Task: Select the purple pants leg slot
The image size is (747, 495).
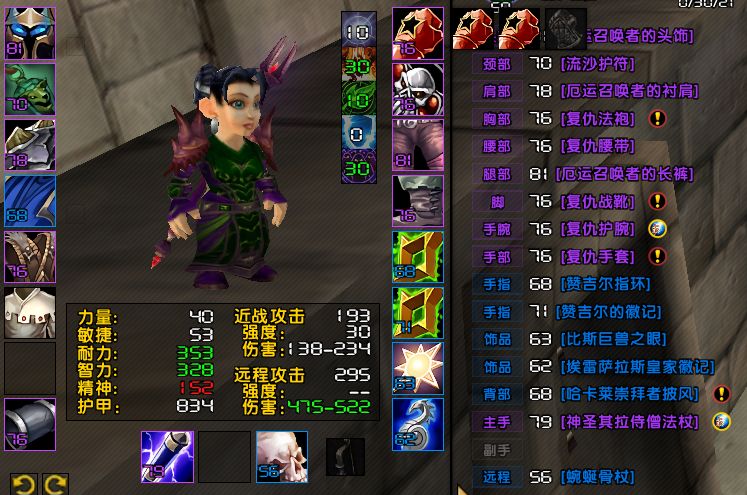Action: point(418,144)
